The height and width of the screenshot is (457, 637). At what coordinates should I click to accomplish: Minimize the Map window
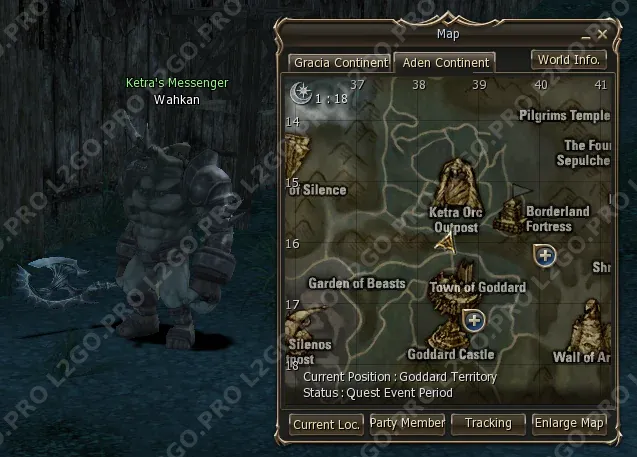[x=588, y=34]
